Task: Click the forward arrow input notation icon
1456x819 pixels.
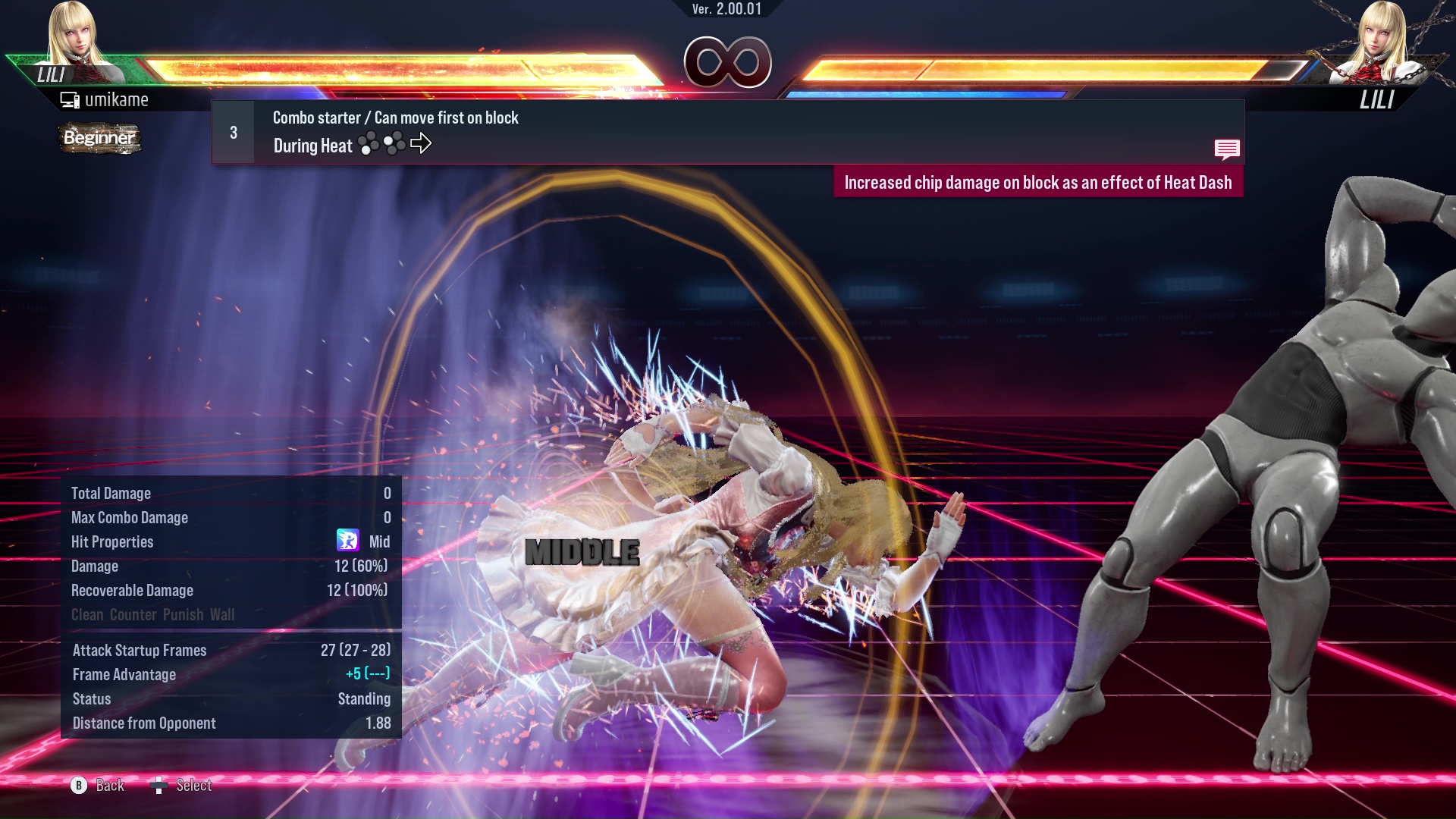Action: point(422,143)
